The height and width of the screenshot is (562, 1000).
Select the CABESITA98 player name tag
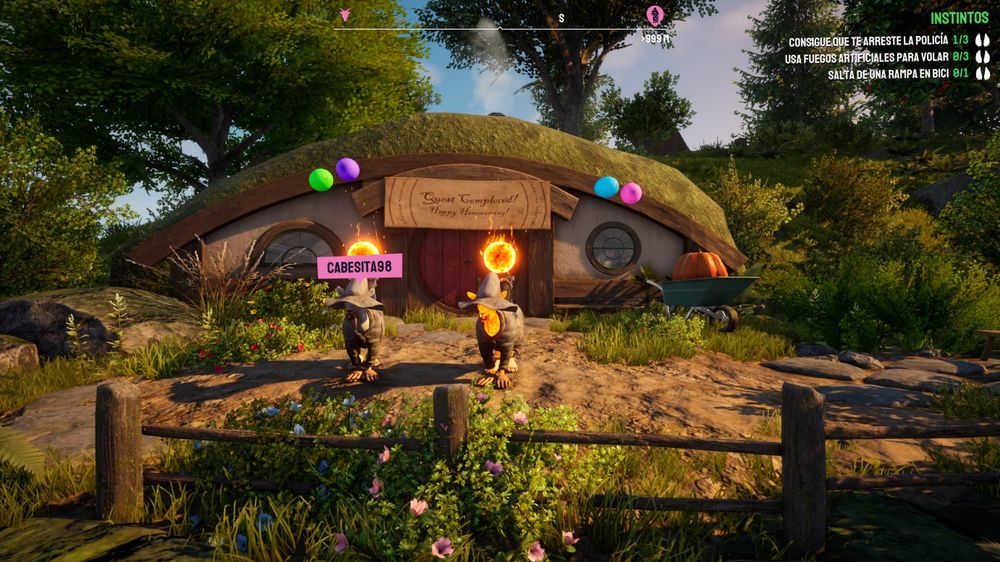[x=359, y=266]
